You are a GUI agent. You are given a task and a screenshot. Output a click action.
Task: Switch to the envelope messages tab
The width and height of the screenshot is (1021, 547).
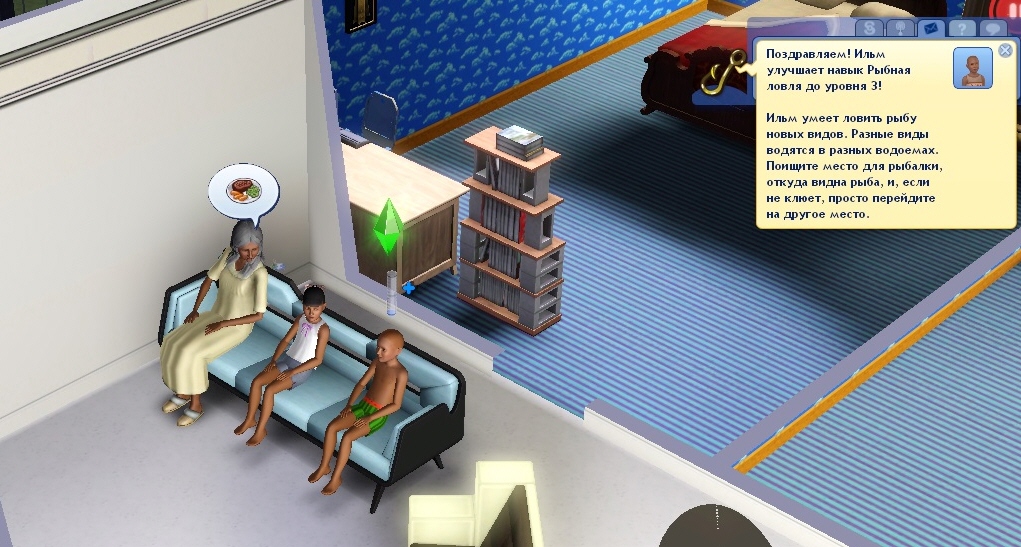point(930,29)
